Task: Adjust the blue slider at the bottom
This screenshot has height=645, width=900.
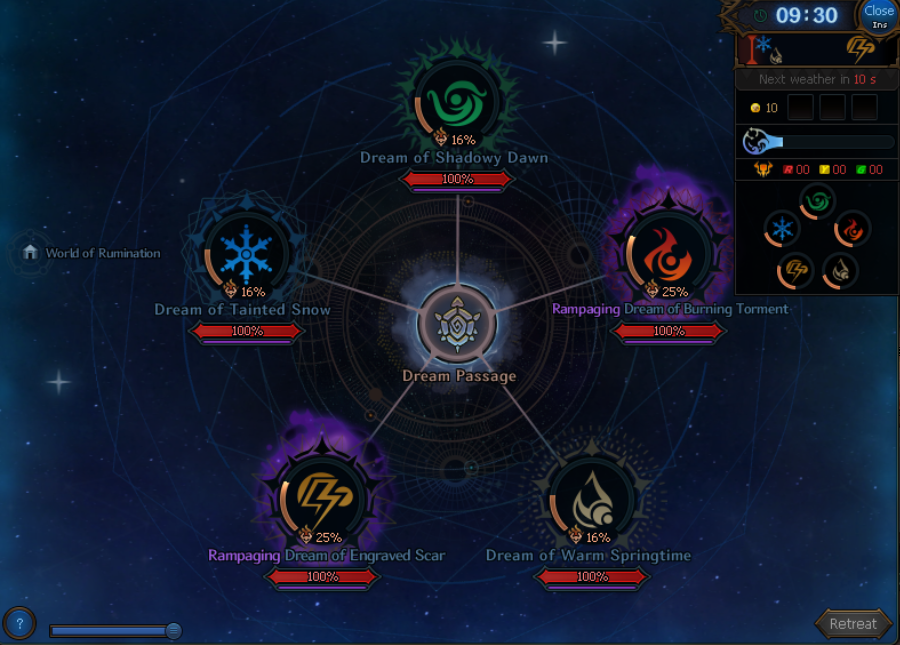Action: coord(173,630)
